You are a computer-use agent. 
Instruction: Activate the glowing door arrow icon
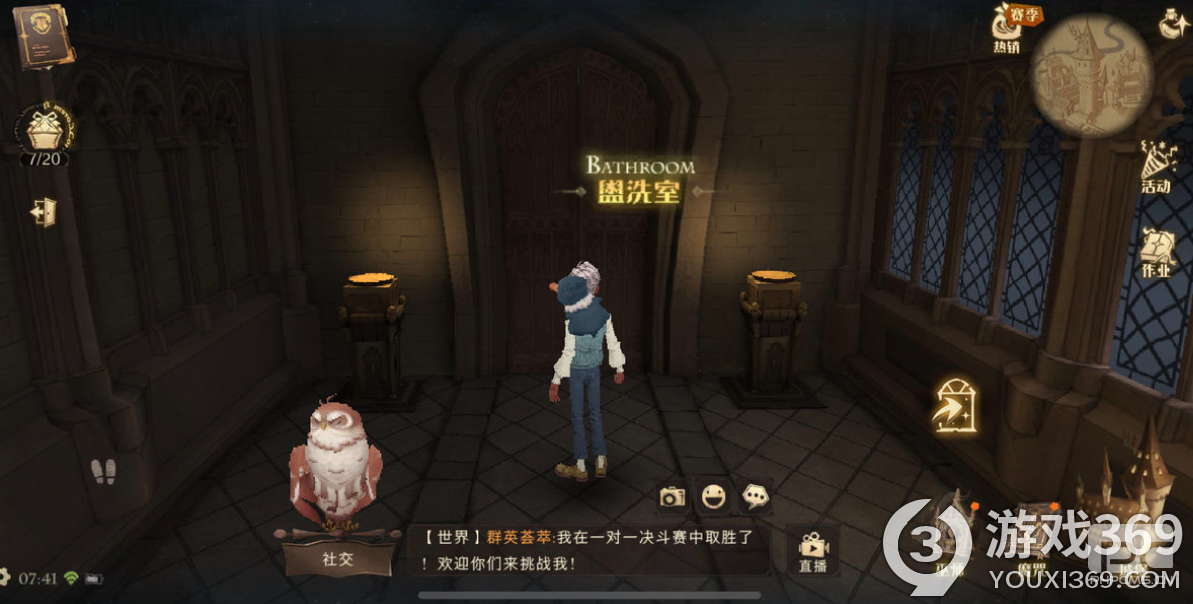(x=954, y=407)
